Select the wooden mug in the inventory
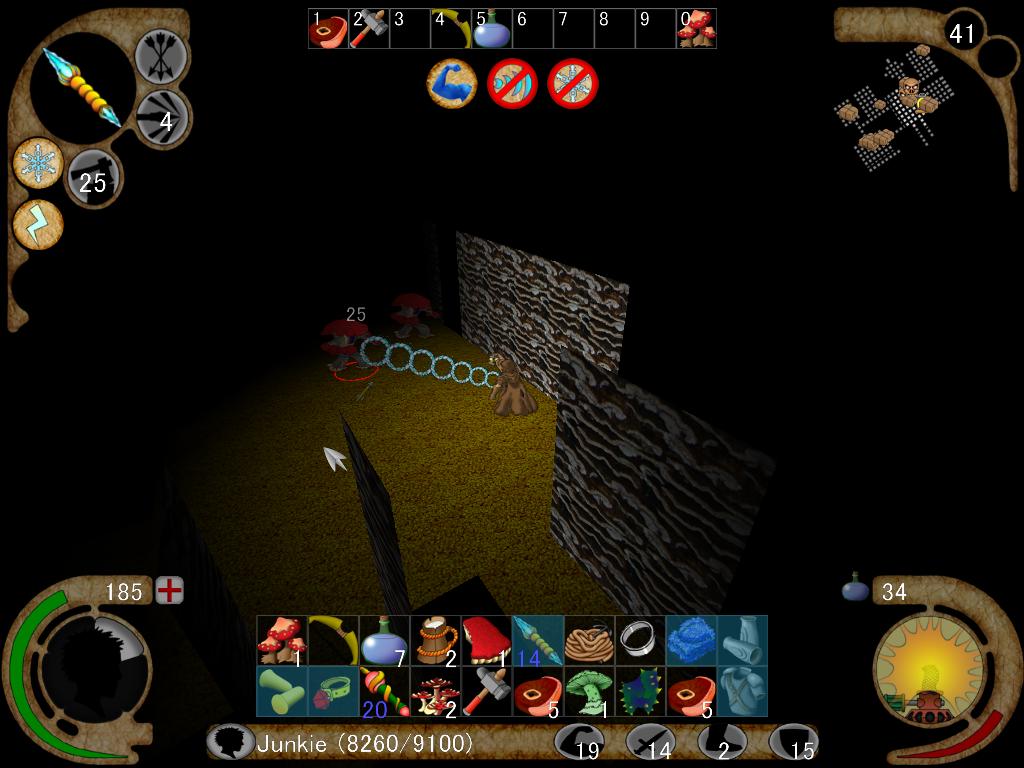The height and width of the screenshot is (768, 1024). click(x=435, y=640)
